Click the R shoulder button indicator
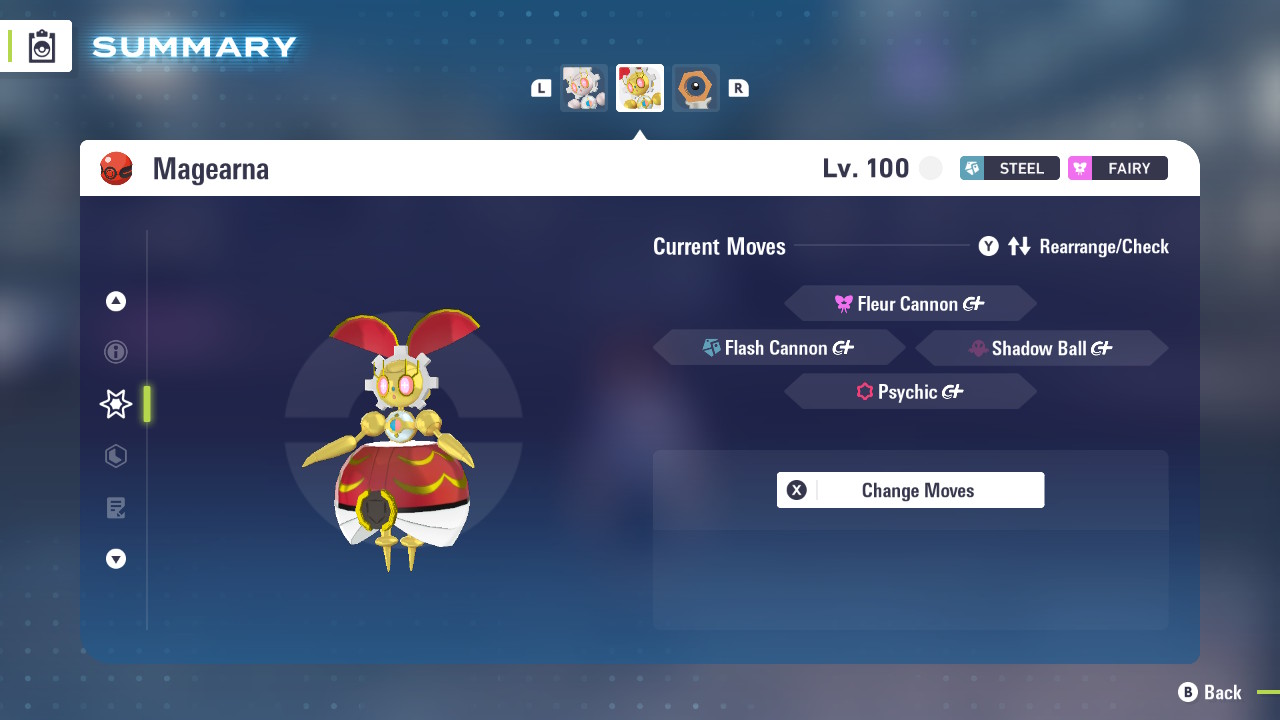The image size is (1280, 720). 738,87
